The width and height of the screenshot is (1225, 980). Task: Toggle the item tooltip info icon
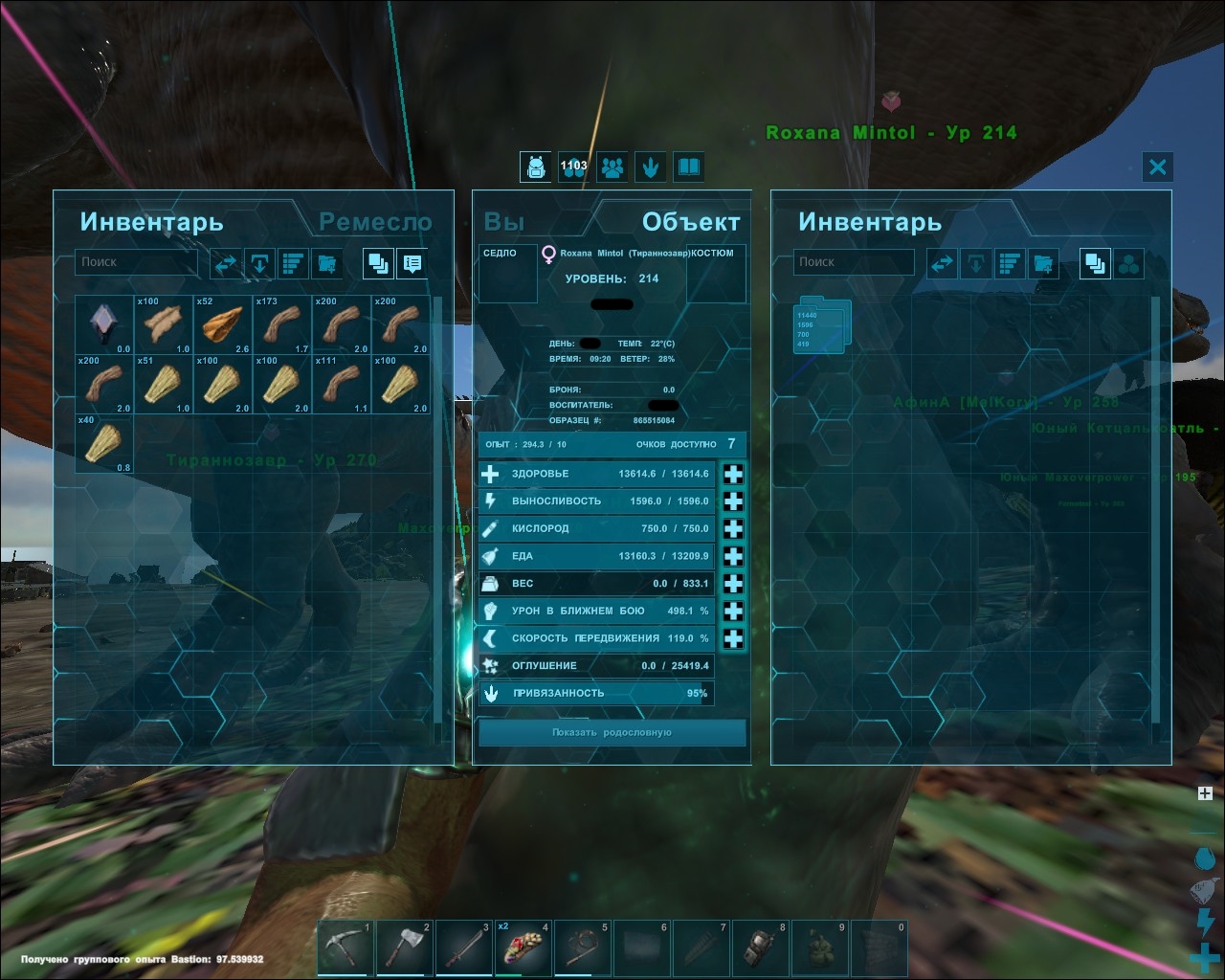tap(412, 263)
